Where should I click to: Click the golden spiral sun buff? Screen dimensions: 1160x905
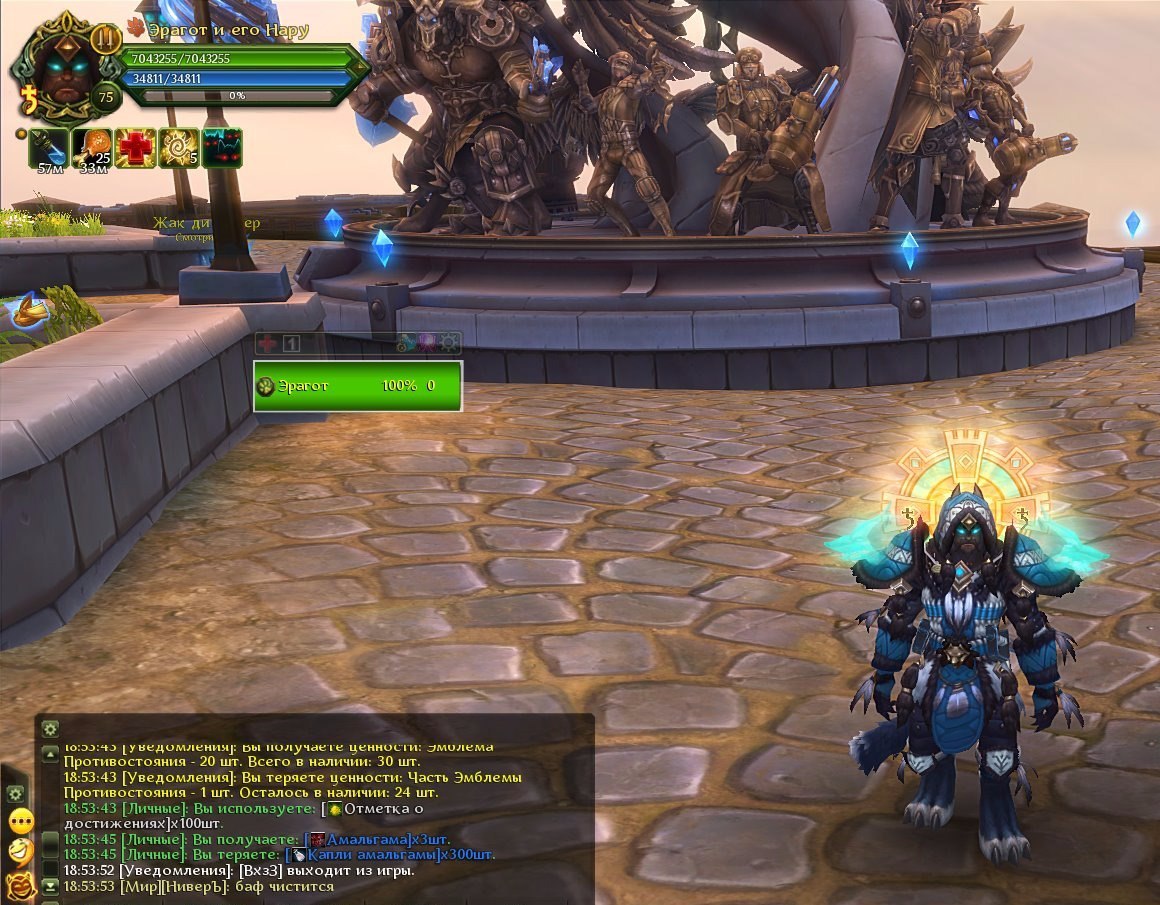coord(179,147)
